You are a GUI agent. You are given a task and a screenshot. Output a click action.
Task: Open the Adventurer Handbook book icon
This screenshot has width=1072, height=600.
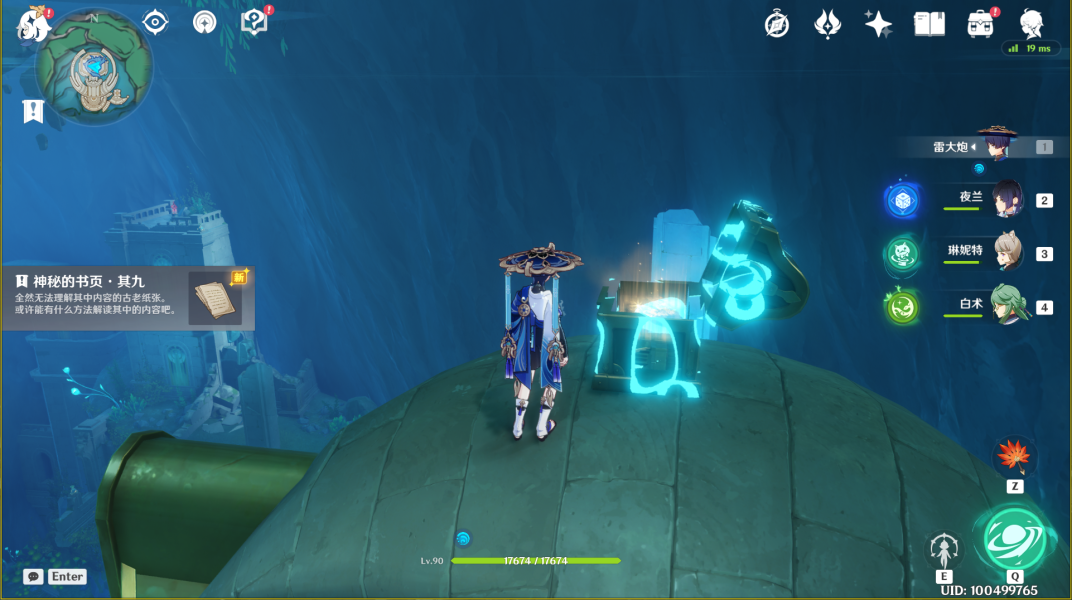(x=929, y=24)
